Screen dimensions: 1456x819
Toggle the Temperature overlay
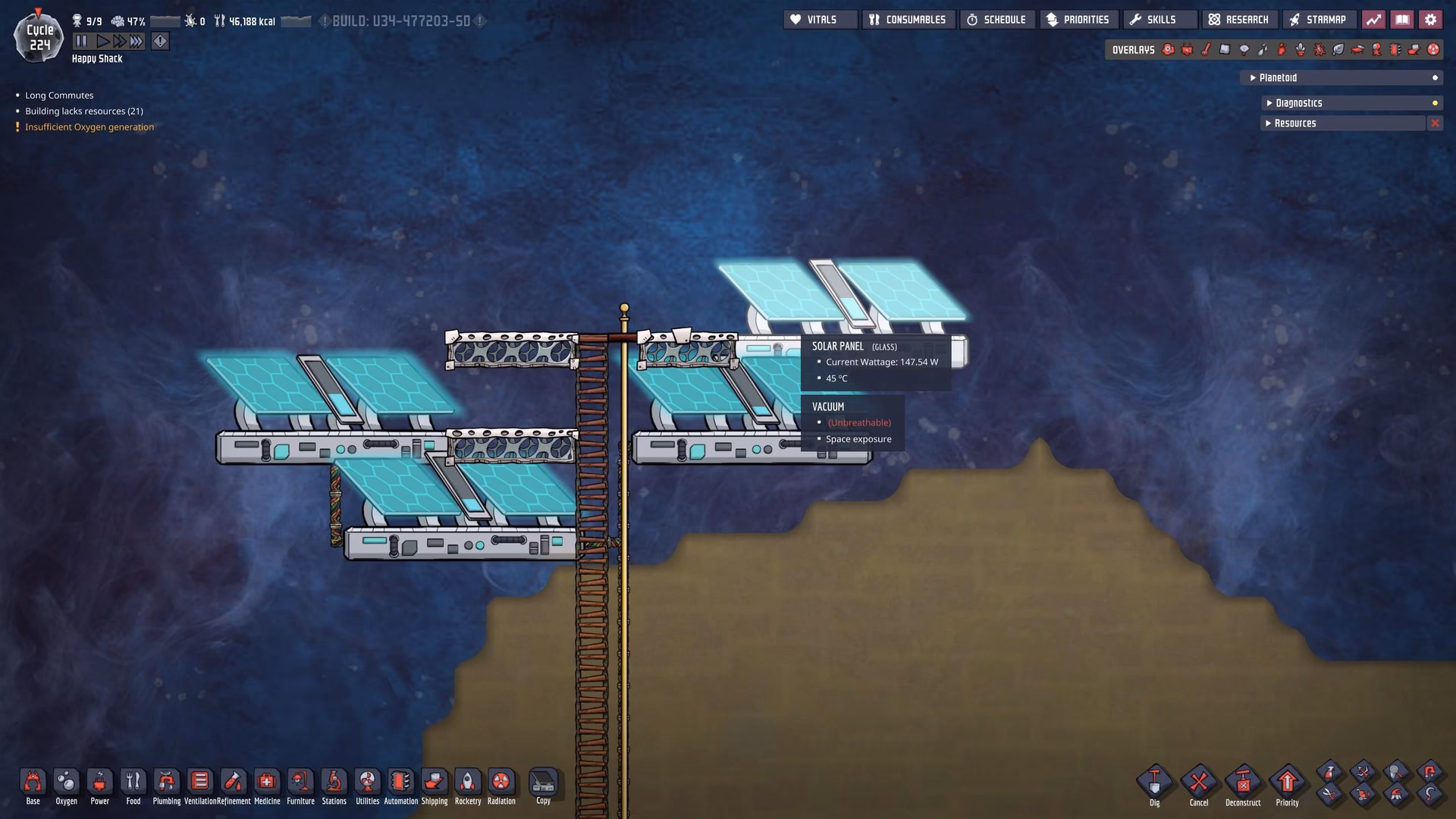(1207, 49)
